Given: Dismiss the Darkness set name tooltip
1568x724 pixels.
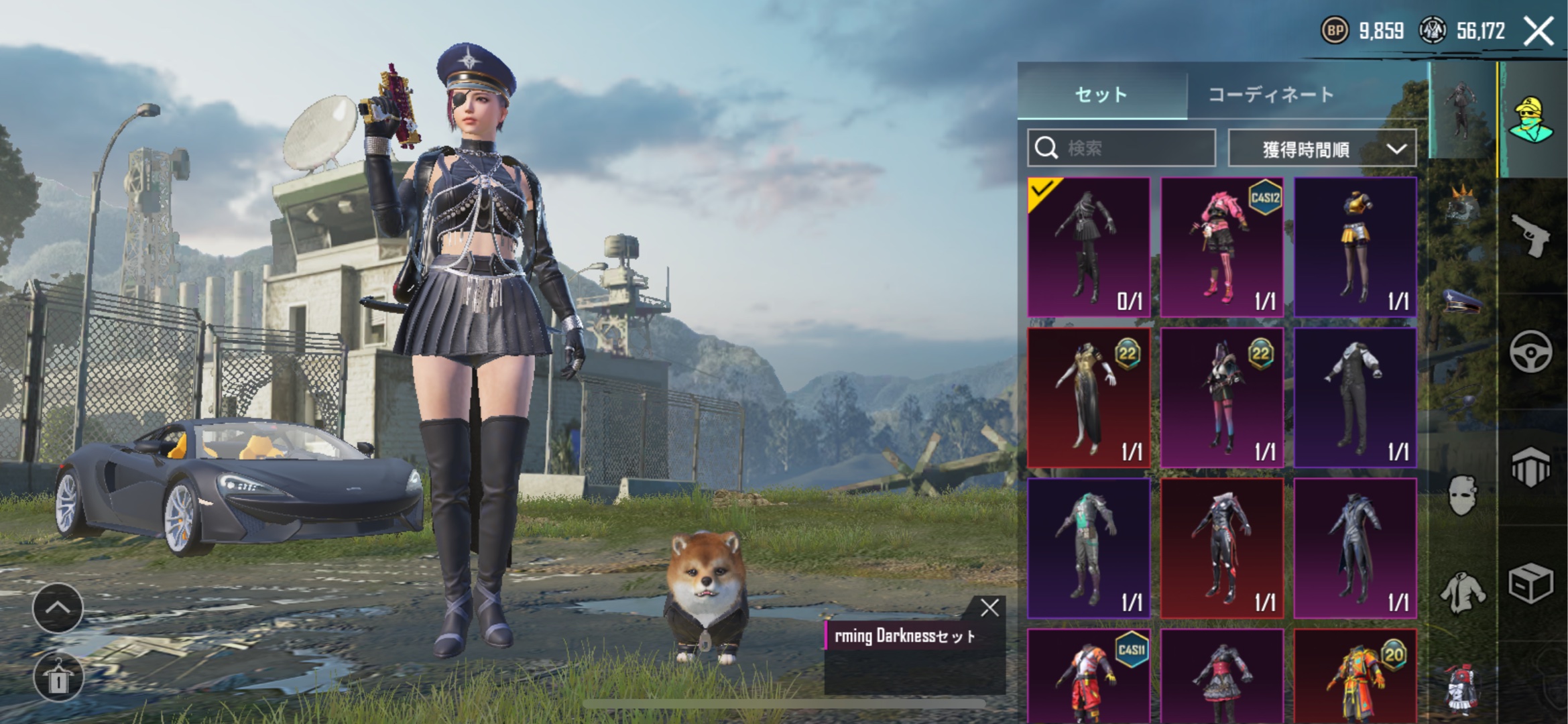Looking at the screenshot, I should coord(989,608).
